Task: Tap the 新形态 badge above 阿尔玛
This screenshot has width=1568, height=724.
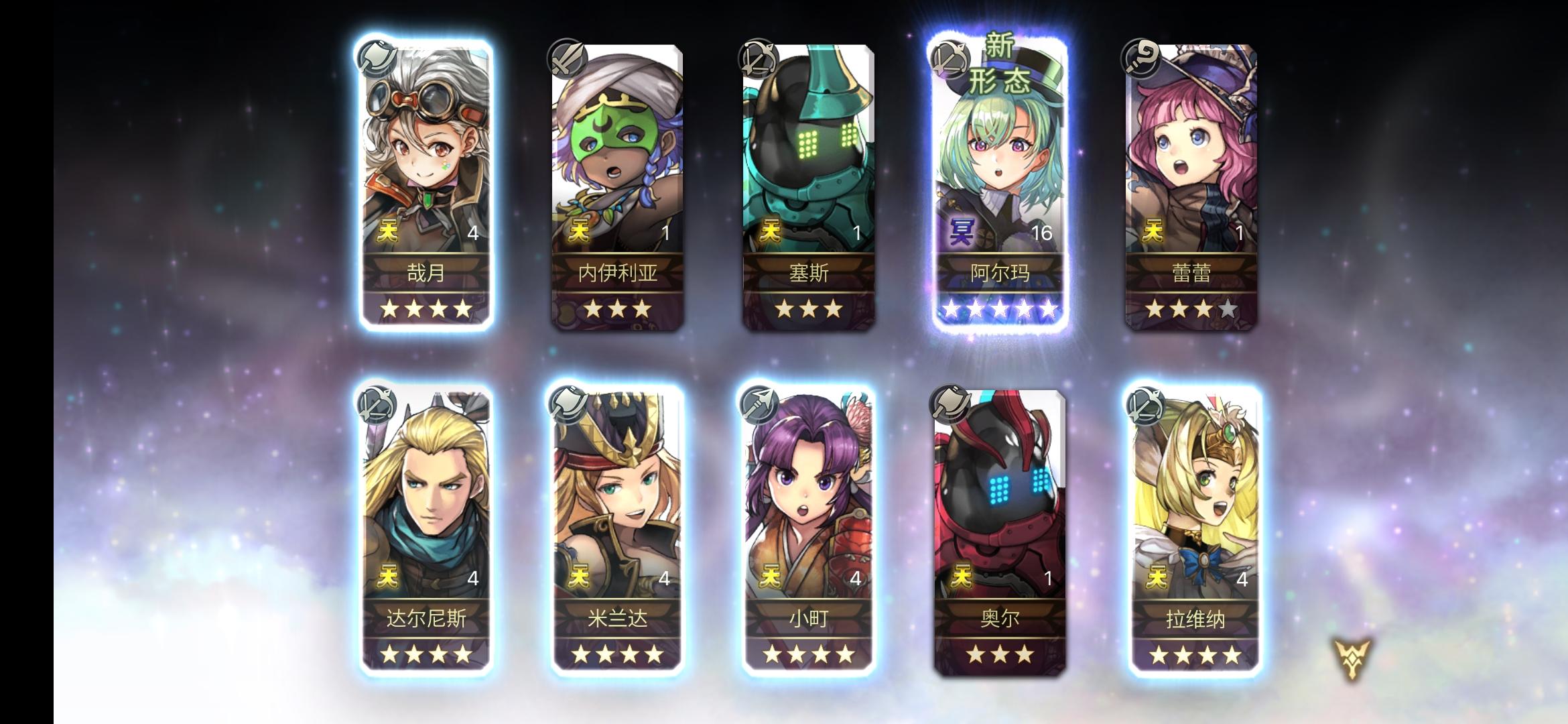Action: 998,64
